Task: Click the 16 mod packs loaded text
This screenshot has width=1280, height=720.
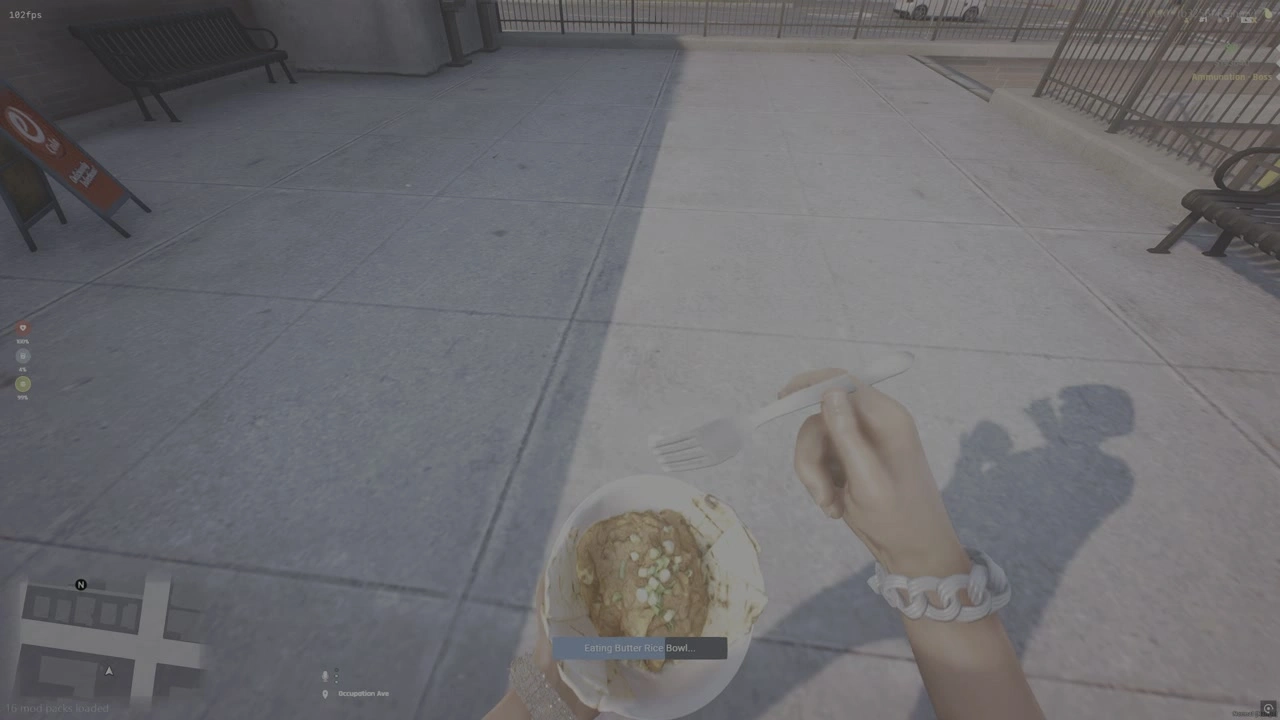Action: 58,708
